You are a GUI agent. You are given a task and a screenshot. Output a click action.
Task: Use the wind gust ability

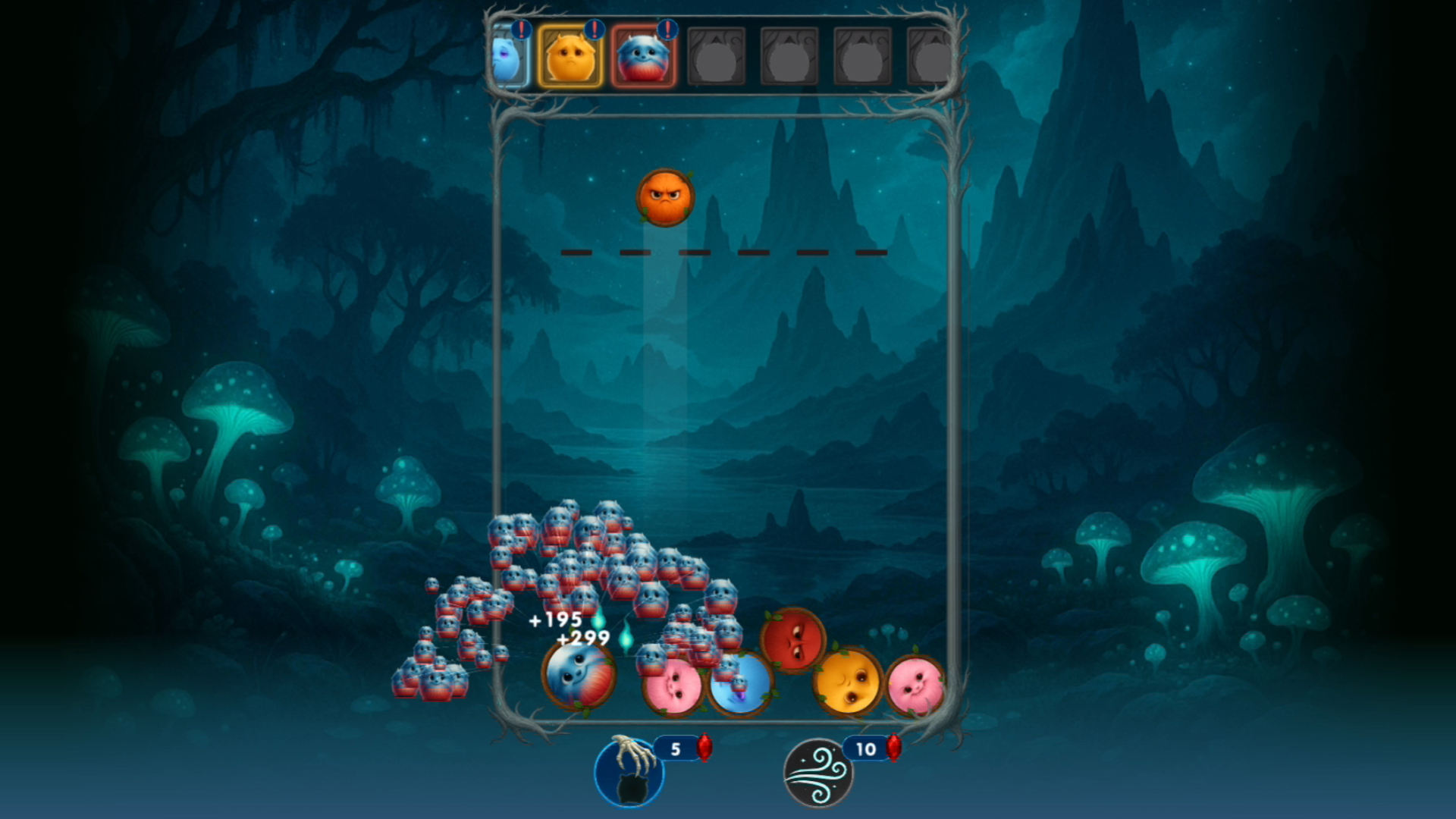[818, 773]
